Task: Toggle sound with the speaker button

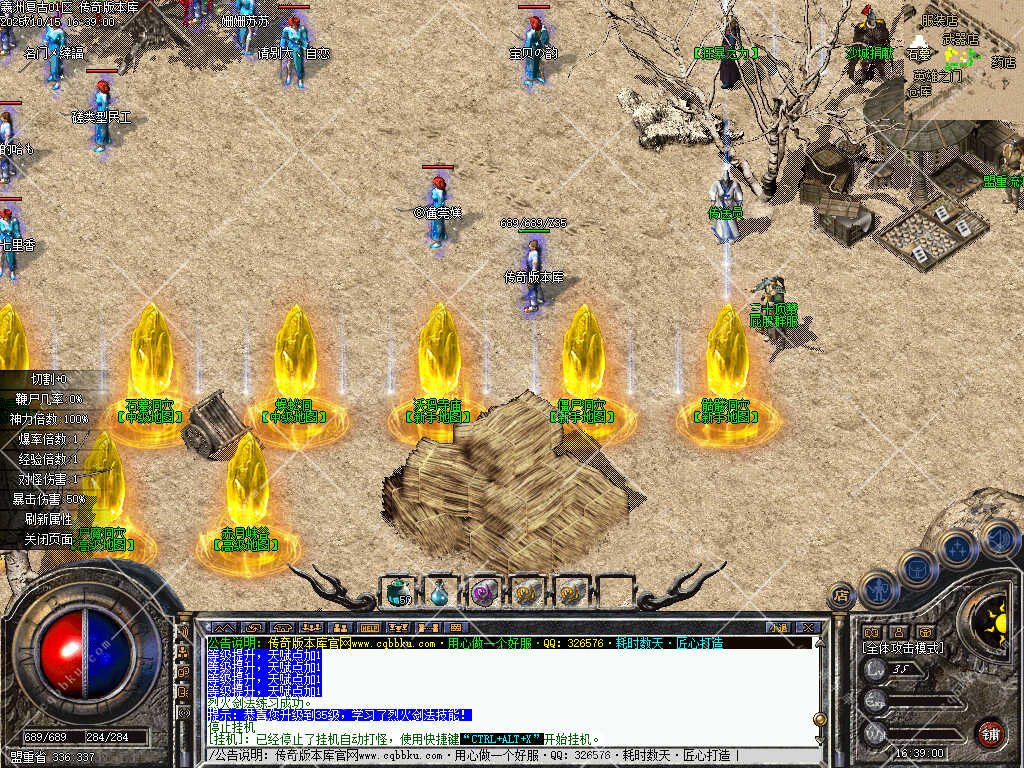Action: (997, 538)
